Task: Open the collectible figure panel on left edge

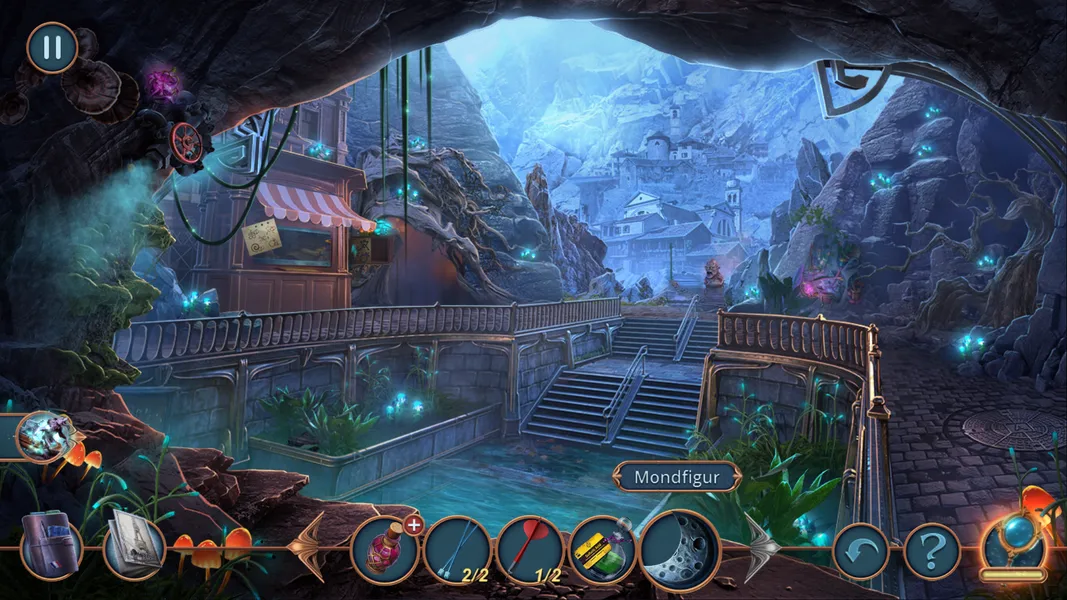Action: (44, 436)
